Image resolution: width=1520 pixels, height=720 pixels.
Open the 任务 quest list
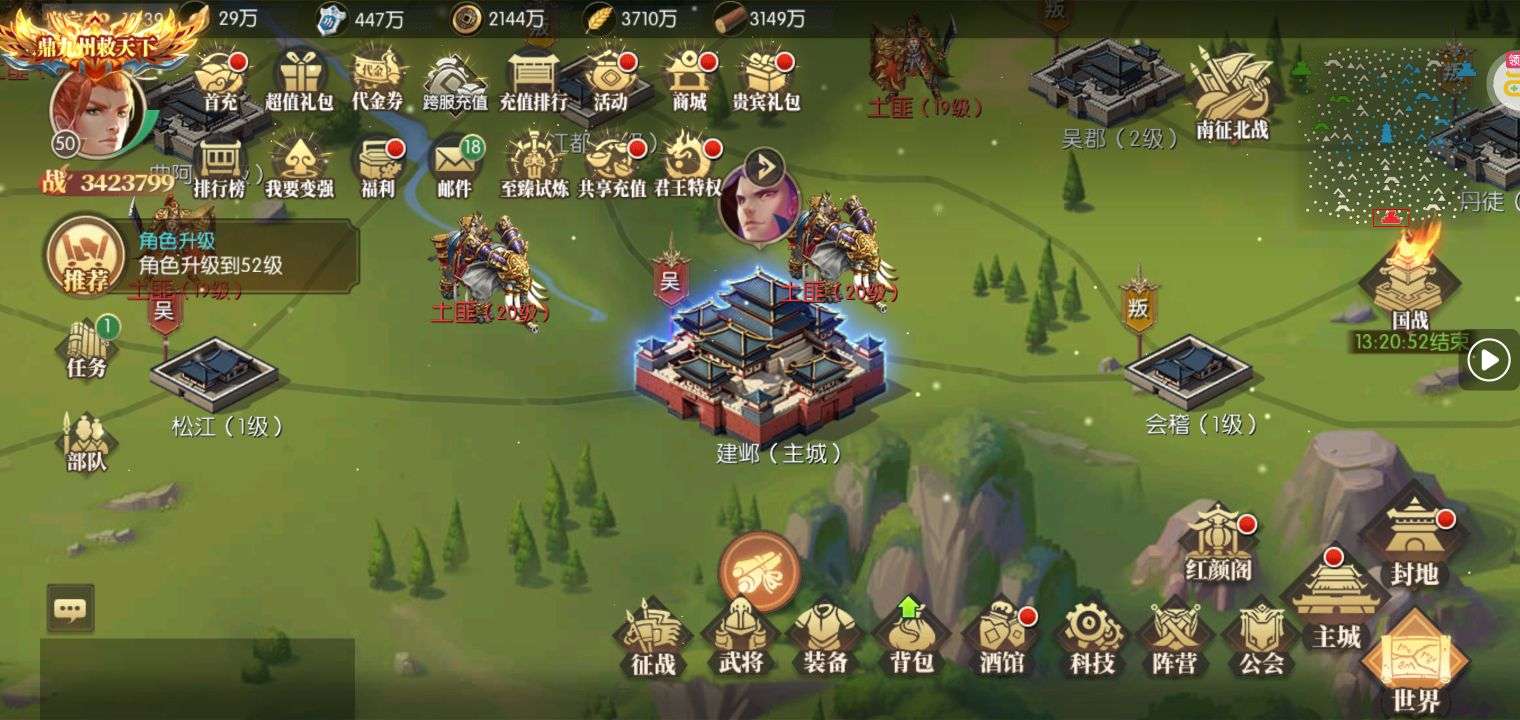click(88, 346)
